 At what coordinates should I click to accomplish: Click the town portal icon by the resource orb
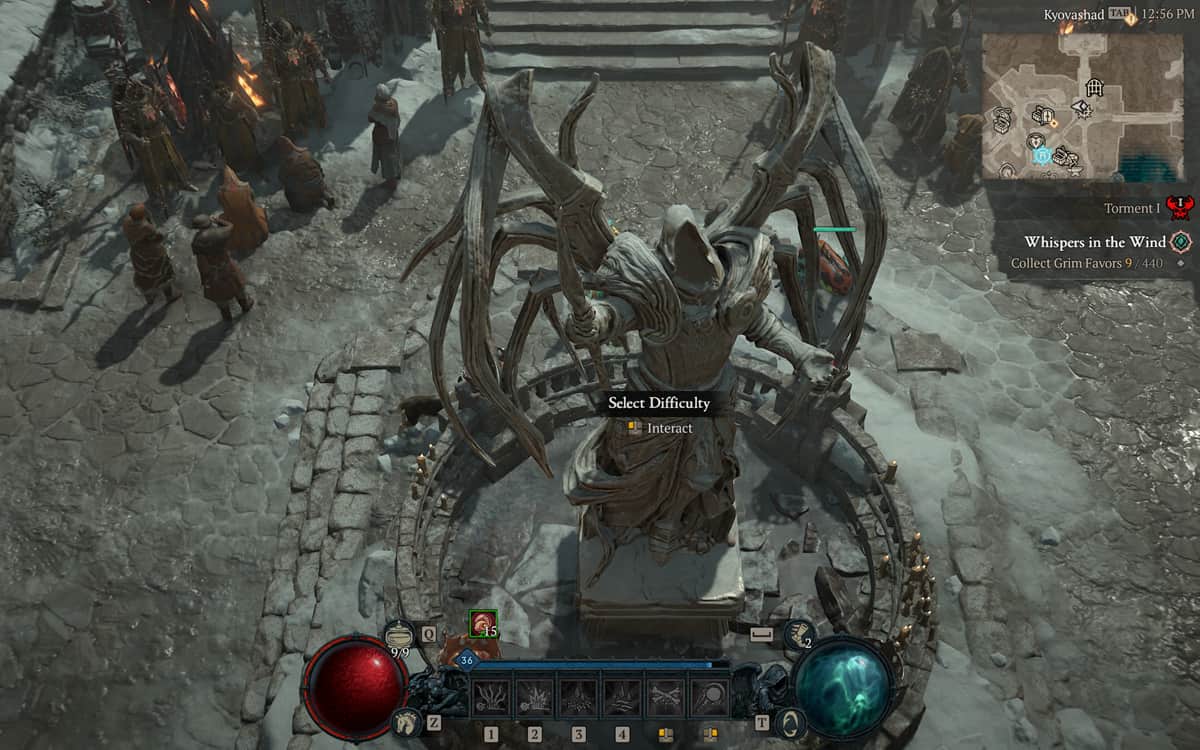[x=790, y=721]
